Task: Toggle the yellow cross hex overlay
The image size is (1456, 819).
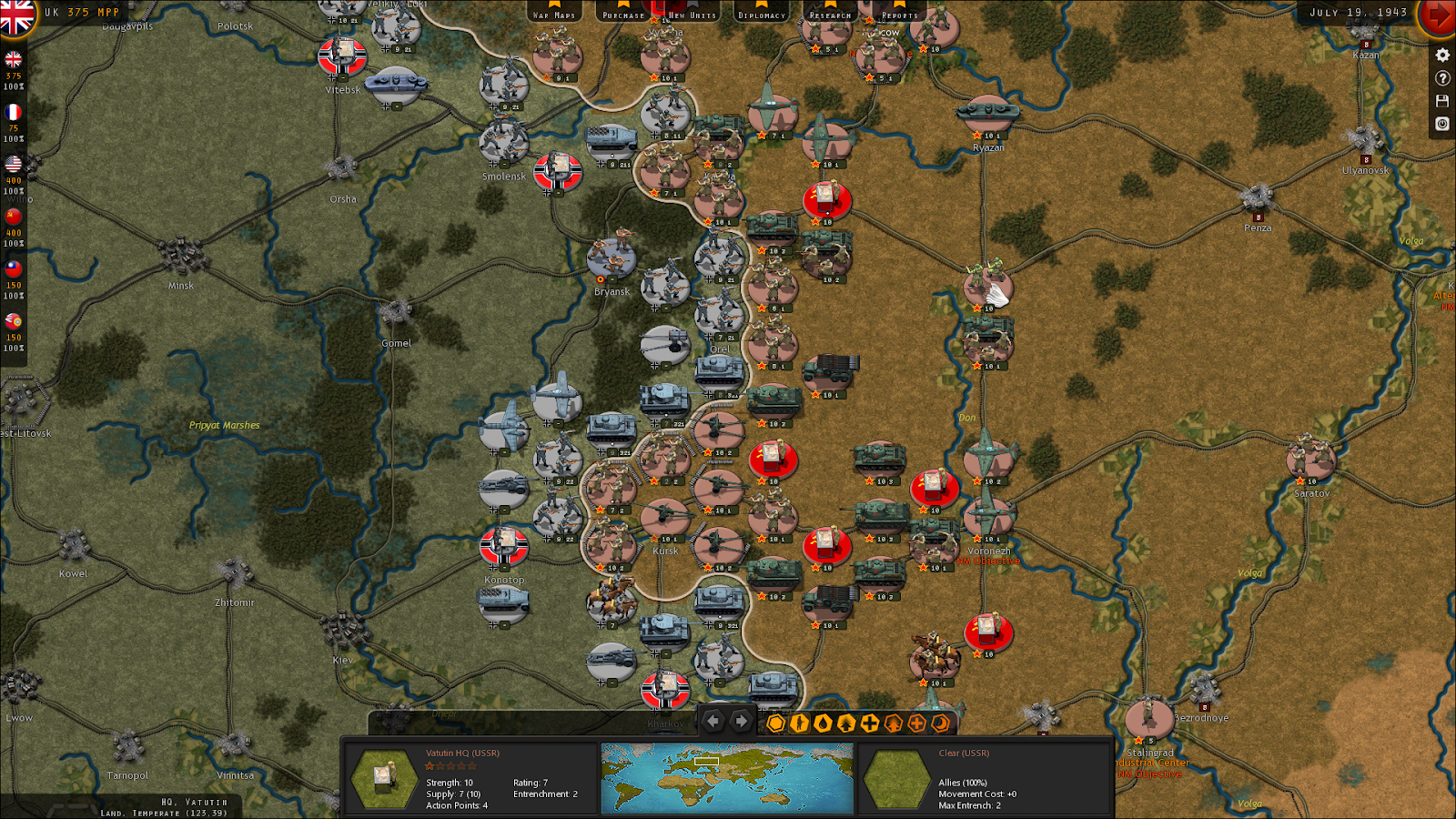Action: [x=869, y=722]
